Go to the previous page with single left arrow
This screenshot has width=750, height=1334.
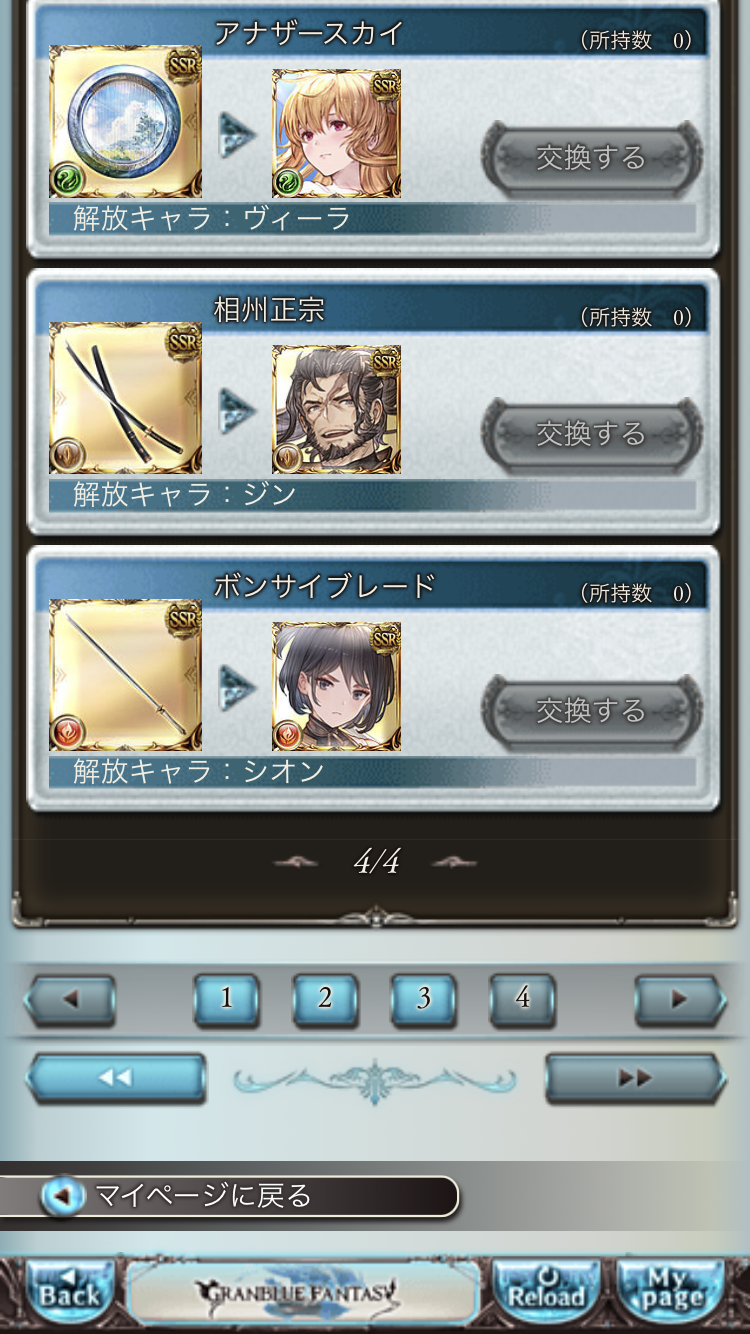[x=70, y=999]
